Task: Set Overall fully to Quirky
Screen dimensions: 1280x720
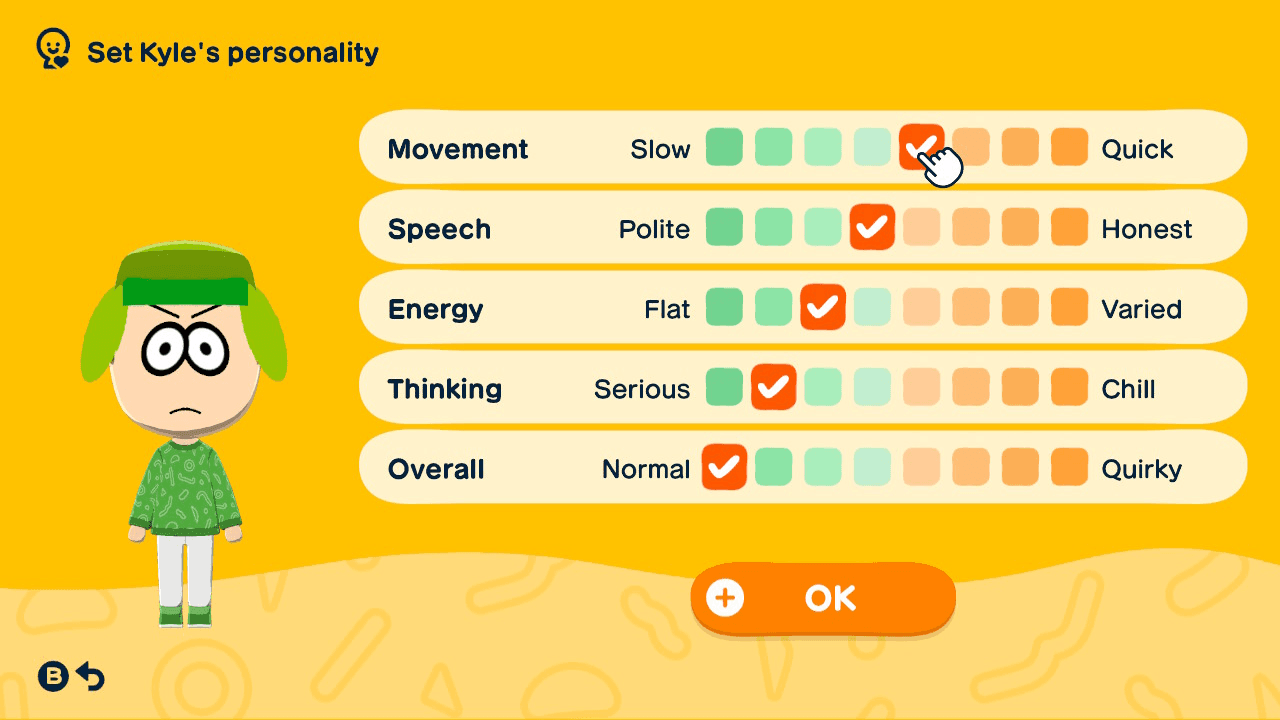Action: tap(1069, 467)
